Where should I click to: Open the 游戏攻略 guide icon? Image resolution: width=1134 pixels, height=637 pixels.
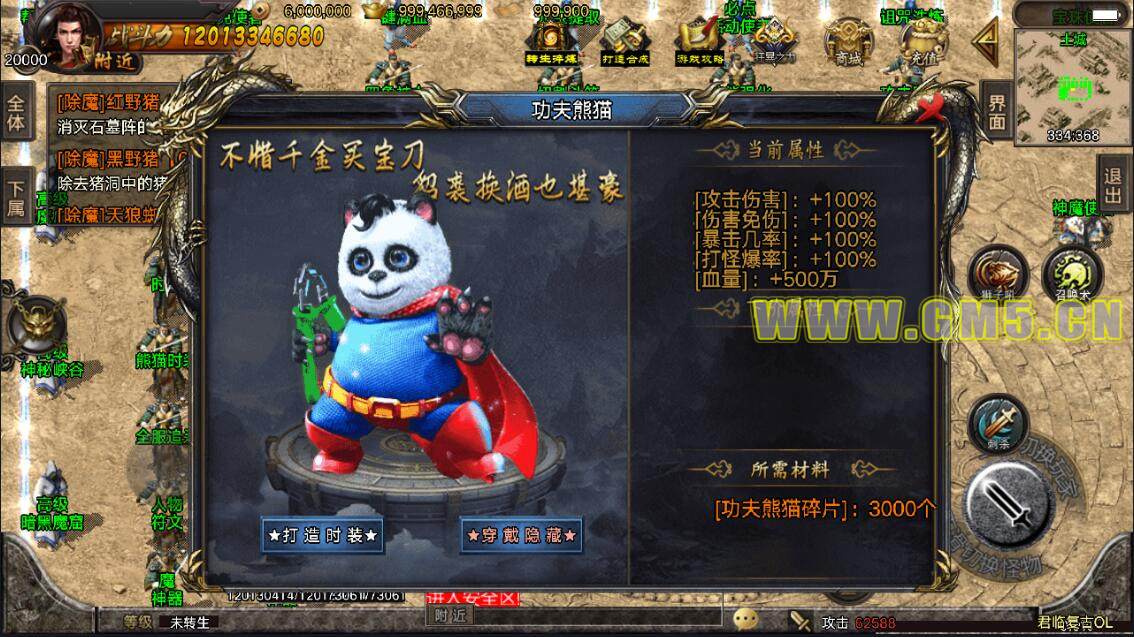point(699,43)
